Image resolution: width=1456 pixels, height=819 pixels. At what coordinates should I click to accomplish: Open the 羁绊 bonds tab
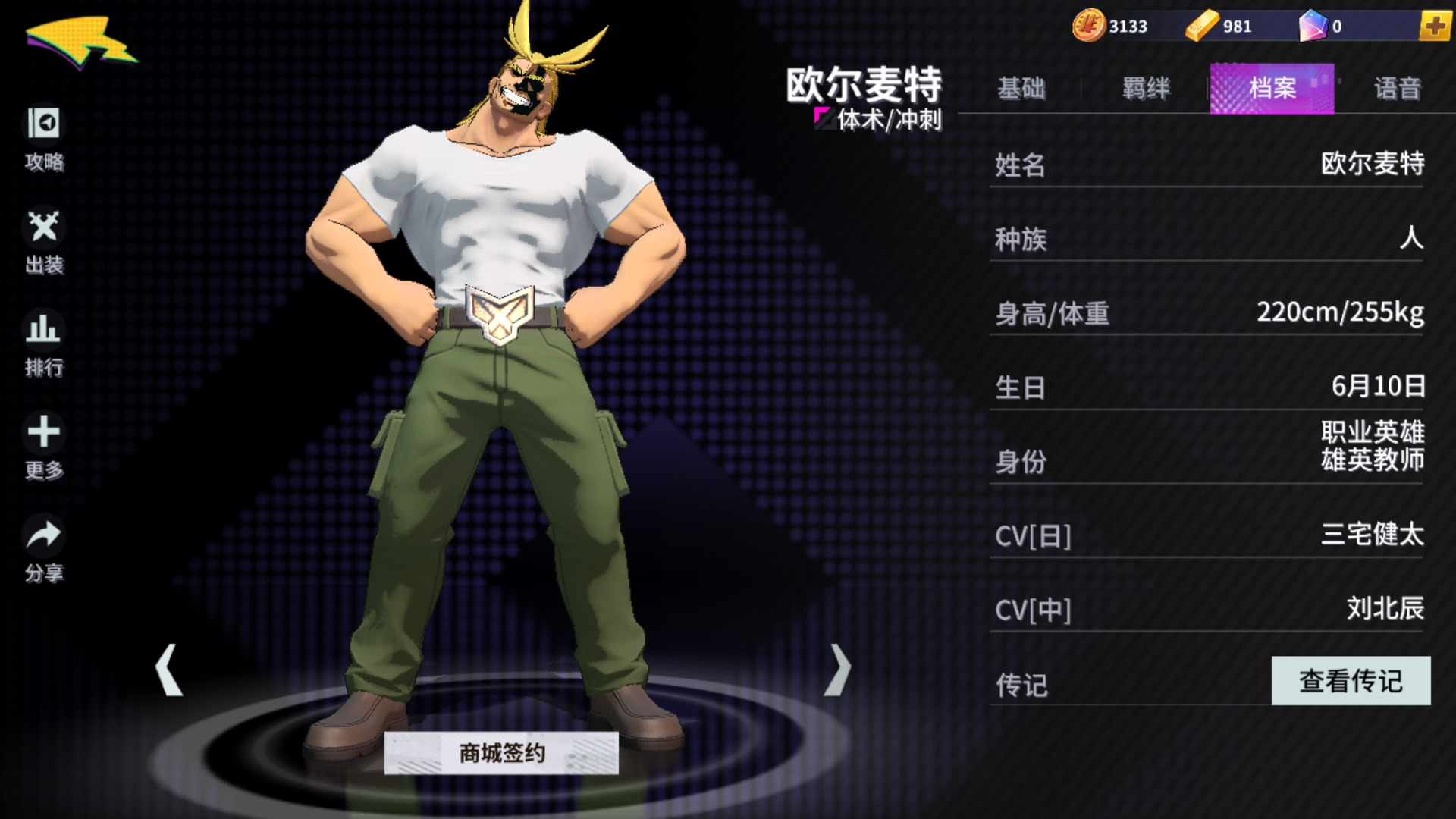1145,89
